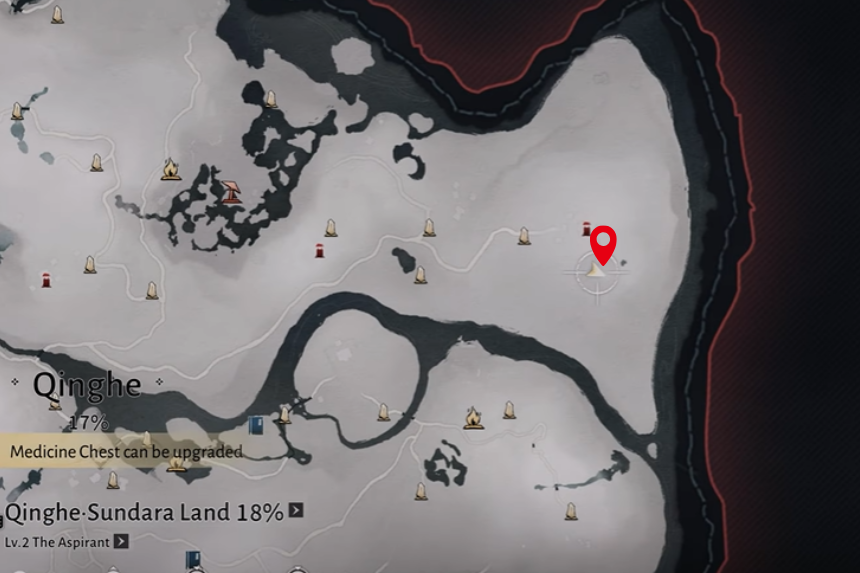Select the red location pin marker
860x573 pixels.
click(x=603, y=243)
